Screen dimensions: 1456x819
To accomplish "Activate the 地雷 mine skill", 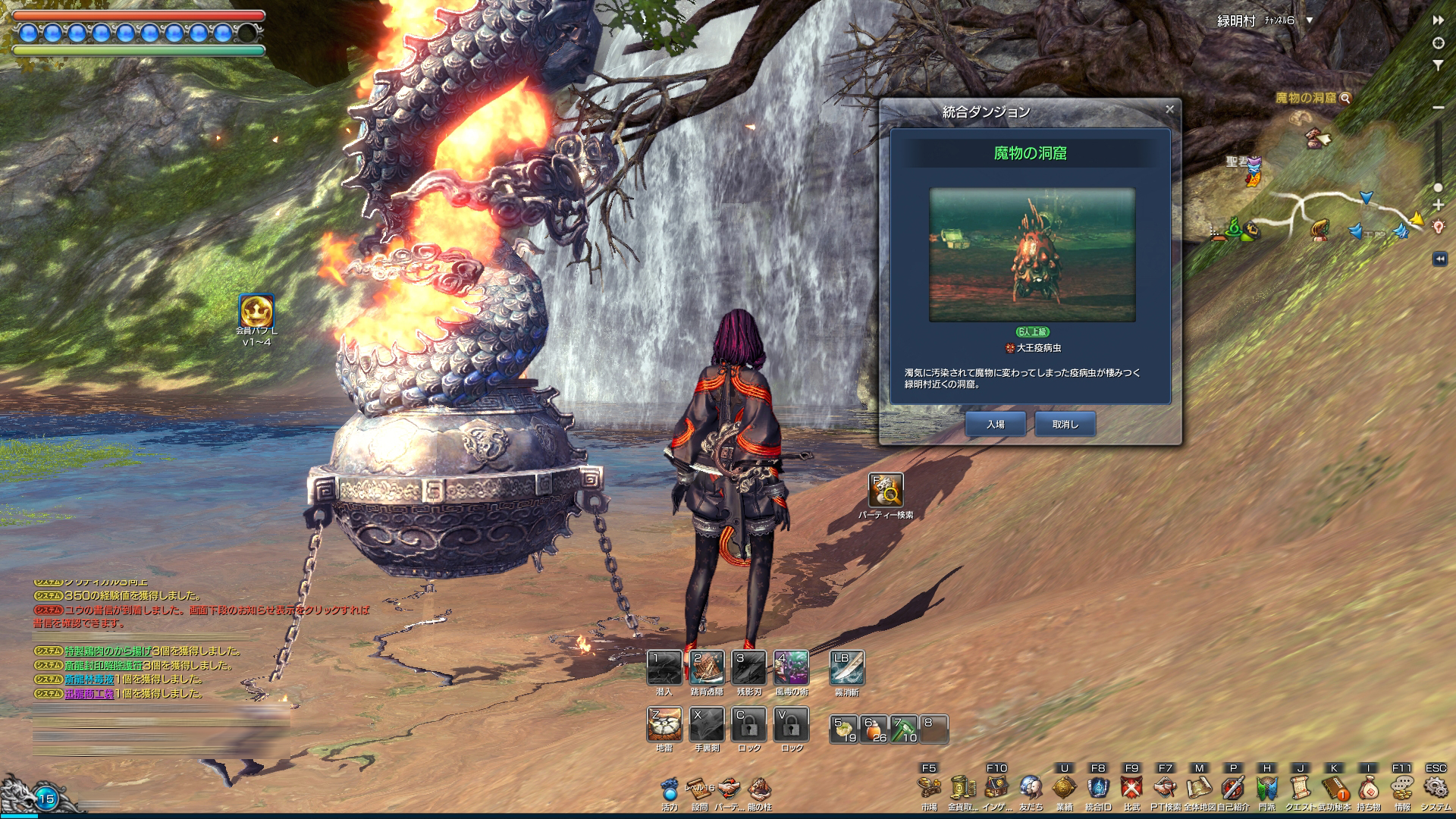I will [x=664, y=724].
